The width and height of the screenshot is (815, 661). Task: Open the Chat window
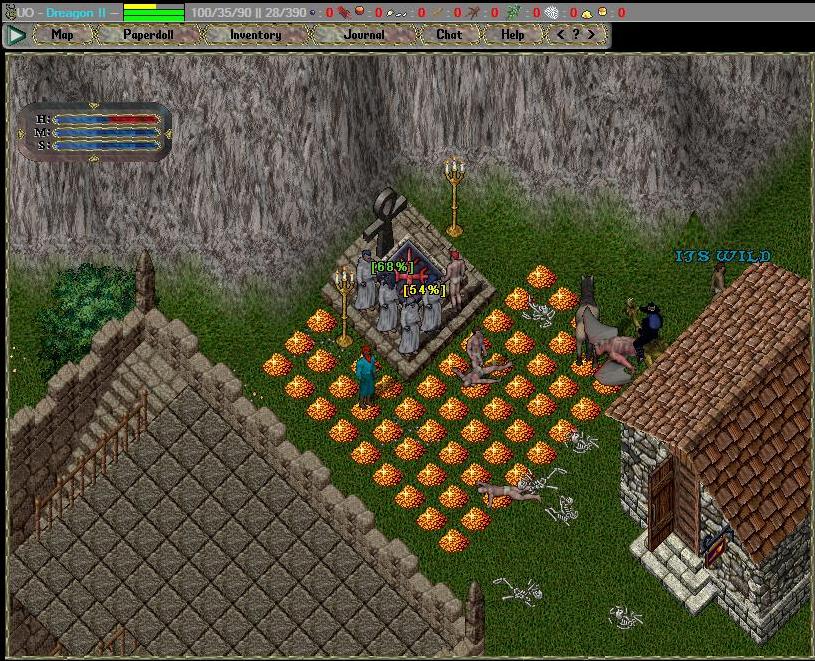pos(449,35)
